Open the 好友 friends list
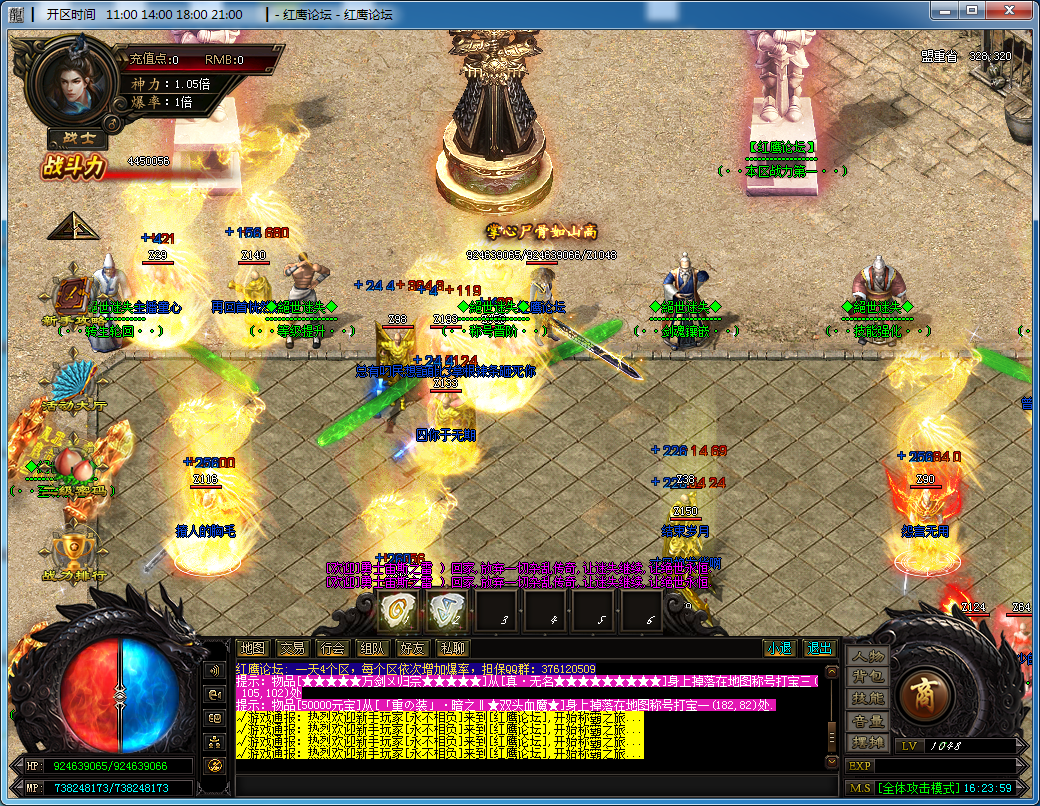 [412, 648]
